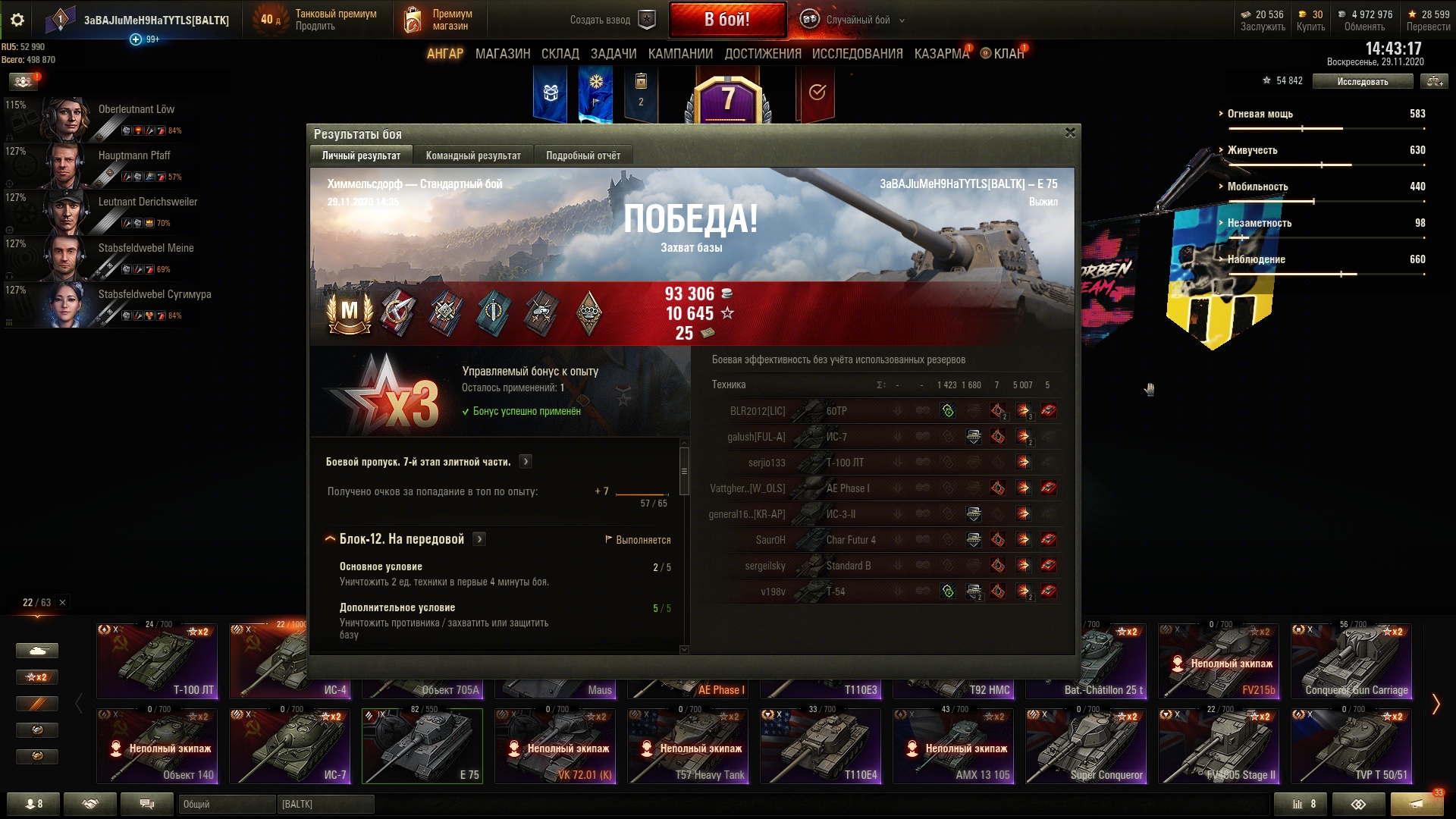
Task: Open the contacts list showing 8 friends
Action: [x=34, y=804]
